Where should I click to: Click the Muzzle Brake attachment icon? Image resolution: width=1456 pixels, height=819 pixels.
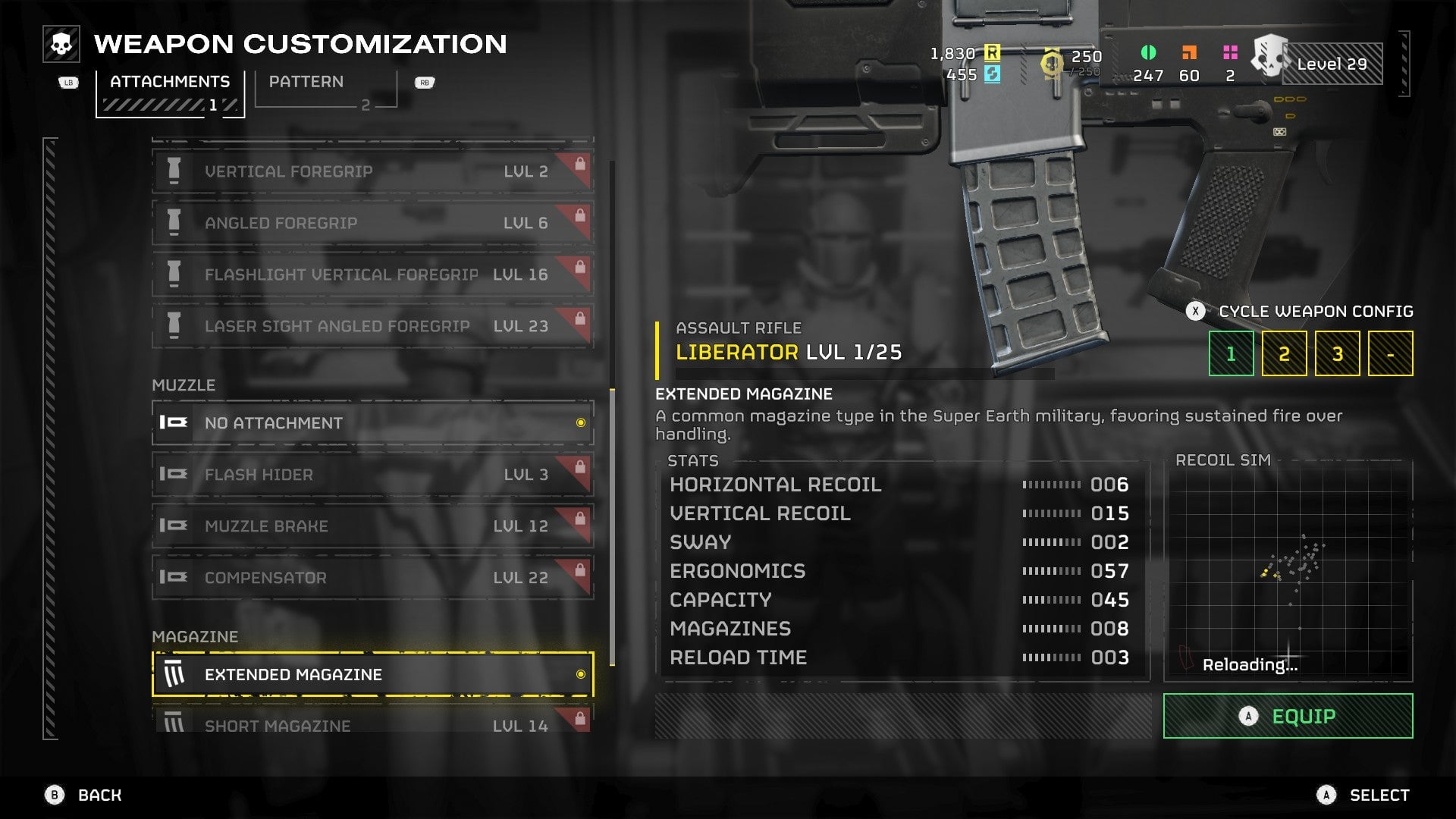tap(176, 525)
